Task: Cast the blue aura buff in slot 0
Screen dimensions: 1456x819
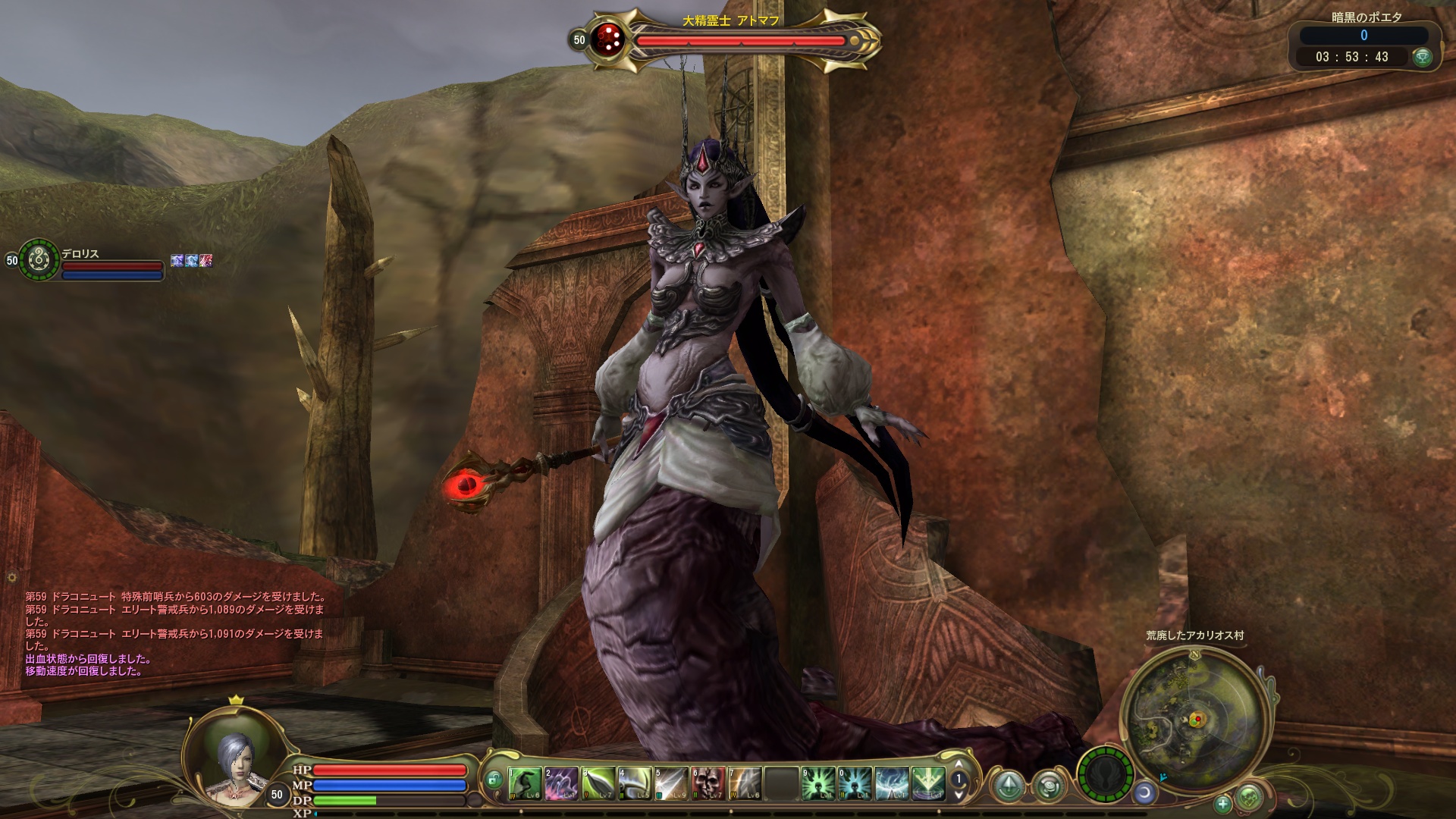Action: [x=855, y=783]
